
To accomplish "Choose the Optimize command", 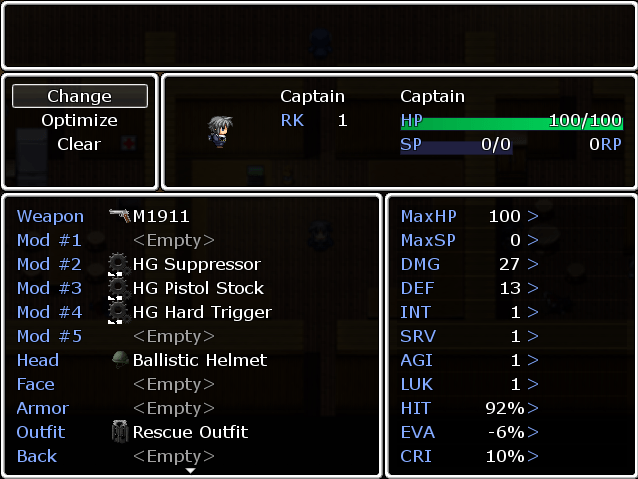I will click(x=79, y=120).
